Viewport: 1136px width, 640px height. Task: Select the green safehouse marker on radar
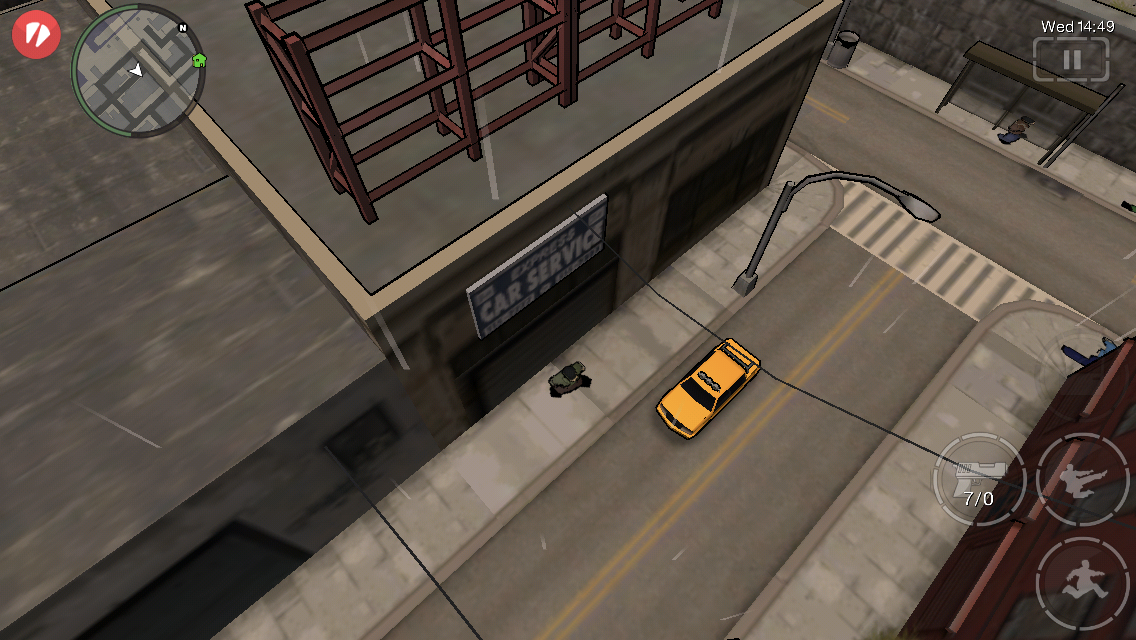pyautogui.click(x=199, y=60)
